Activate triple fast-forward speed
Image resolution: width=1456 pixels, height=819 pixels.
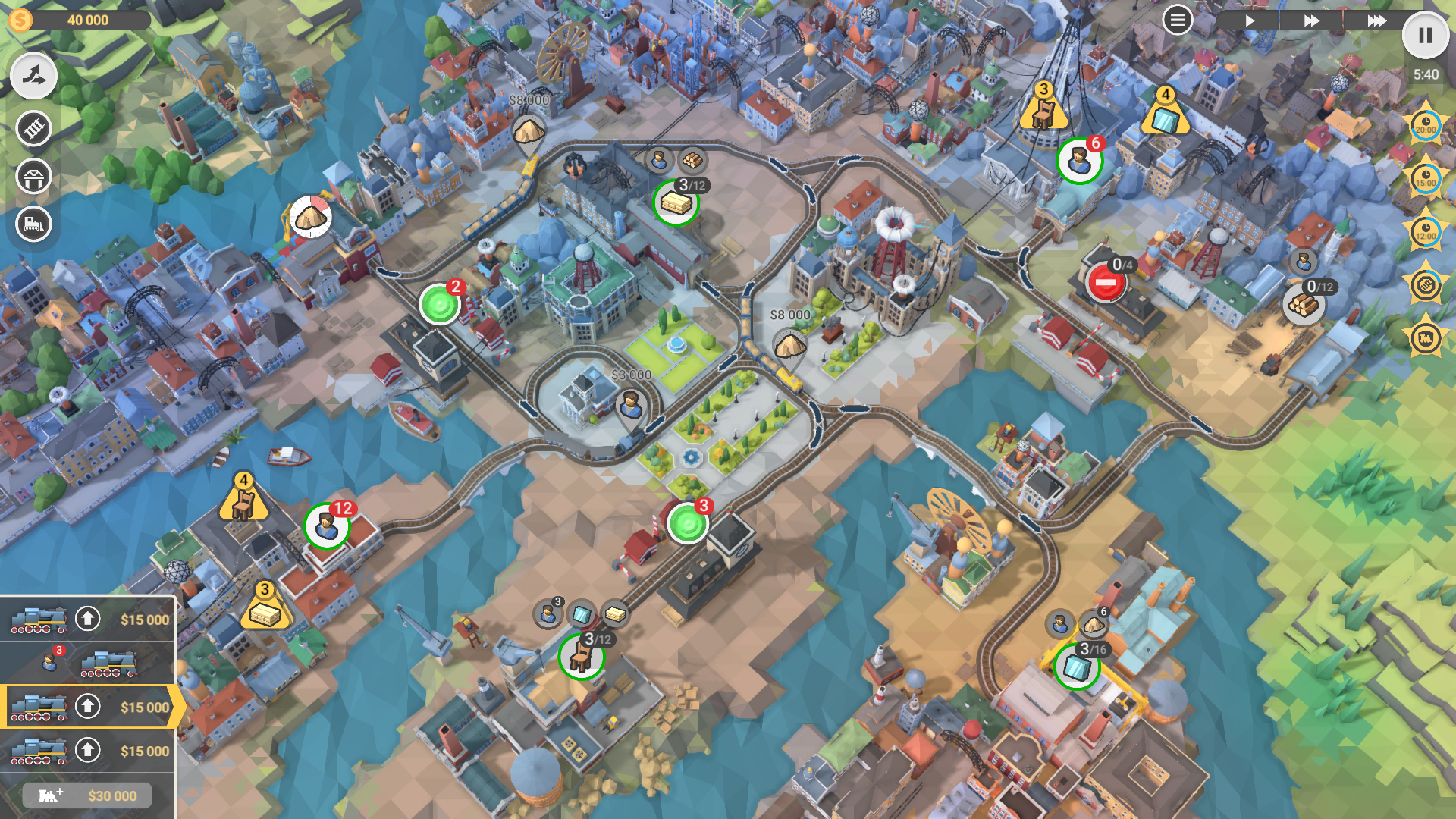click(1376, 20)
